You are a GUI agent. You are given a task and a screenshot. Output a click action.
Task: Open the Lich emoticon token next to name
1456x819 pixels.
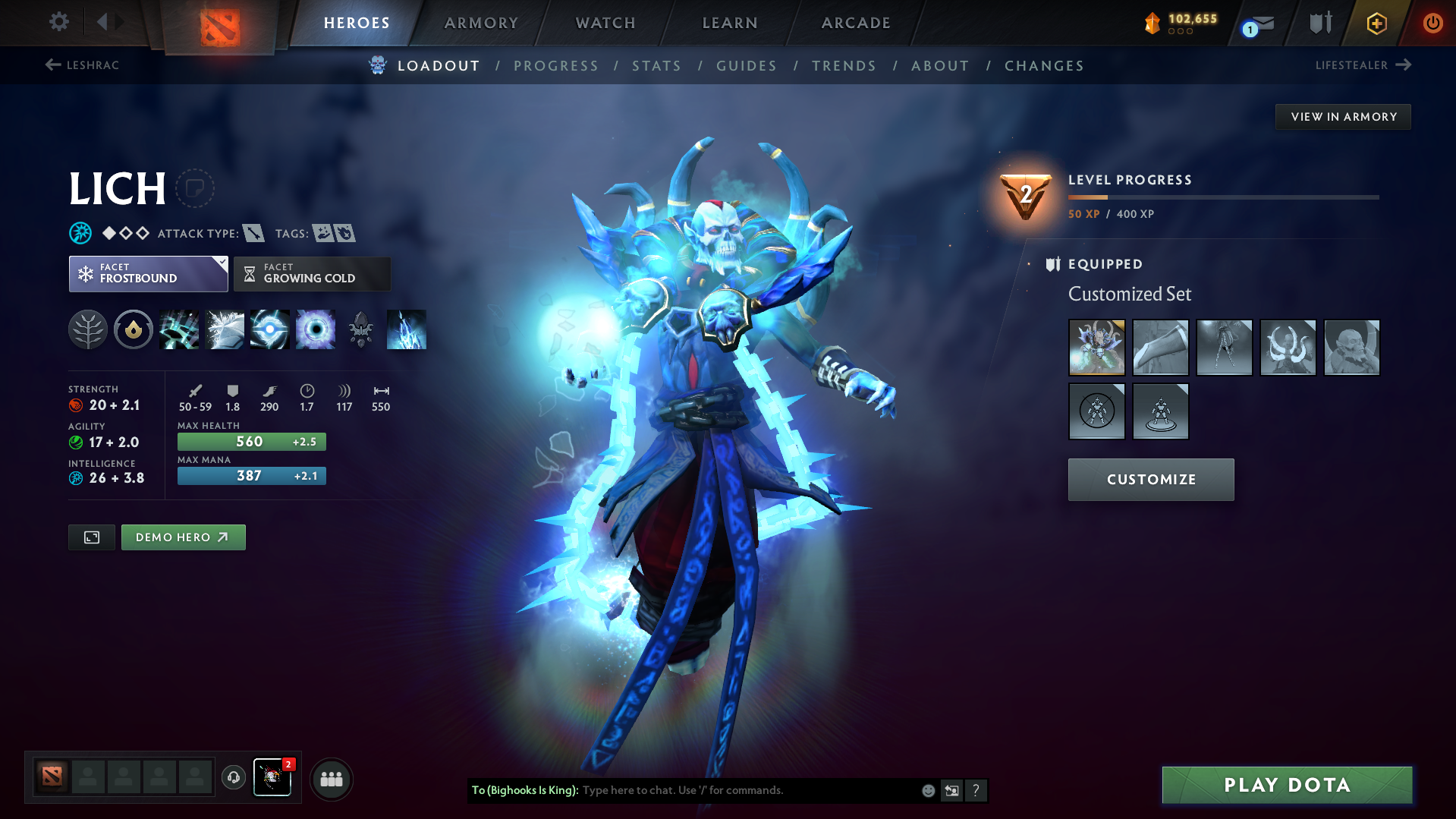point(195,188)
